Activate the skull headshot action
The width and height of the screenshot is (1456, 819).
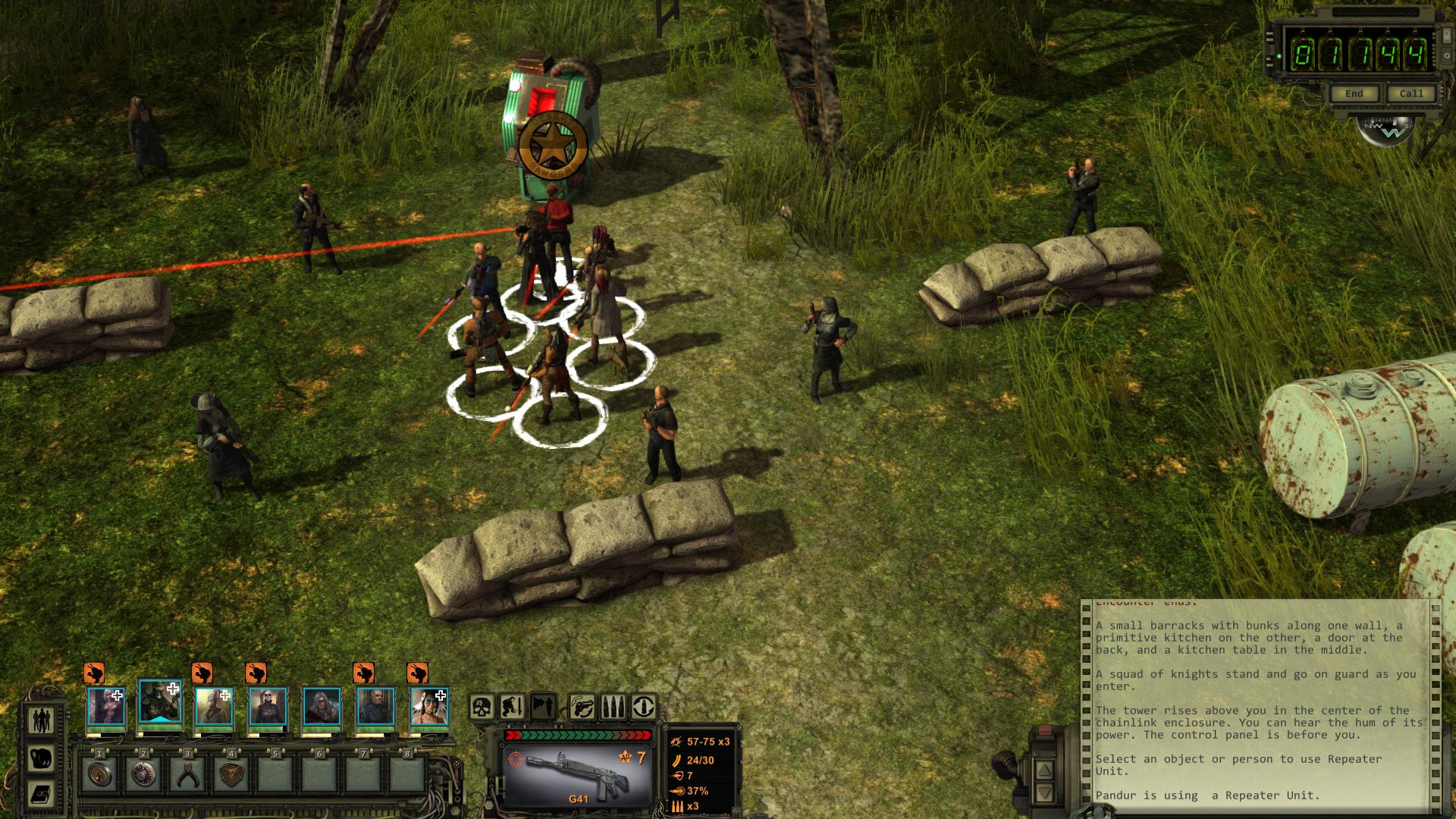point(482,708)
